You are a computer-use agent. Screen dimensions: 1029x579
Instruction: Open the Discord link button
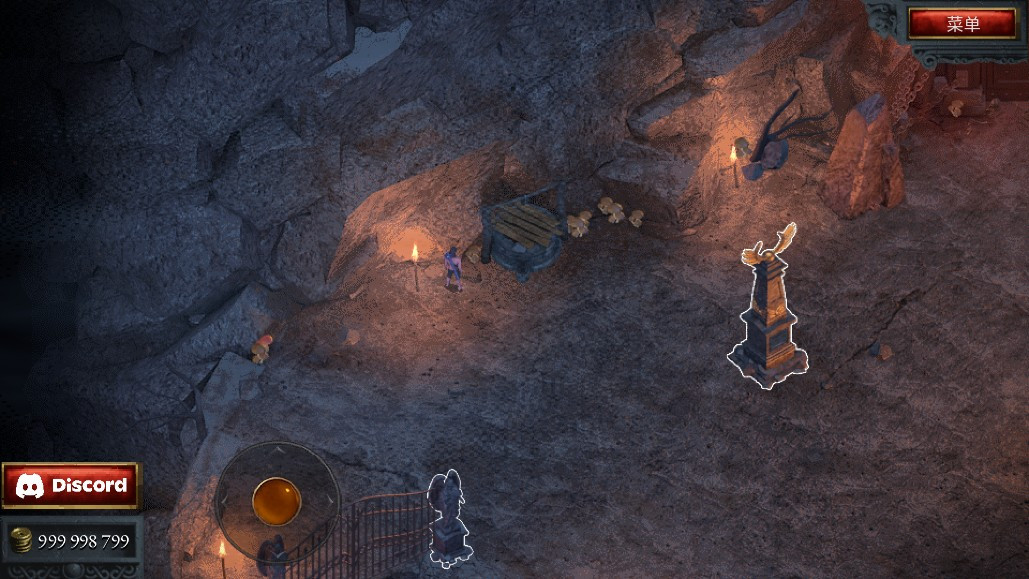click(71, 486)
